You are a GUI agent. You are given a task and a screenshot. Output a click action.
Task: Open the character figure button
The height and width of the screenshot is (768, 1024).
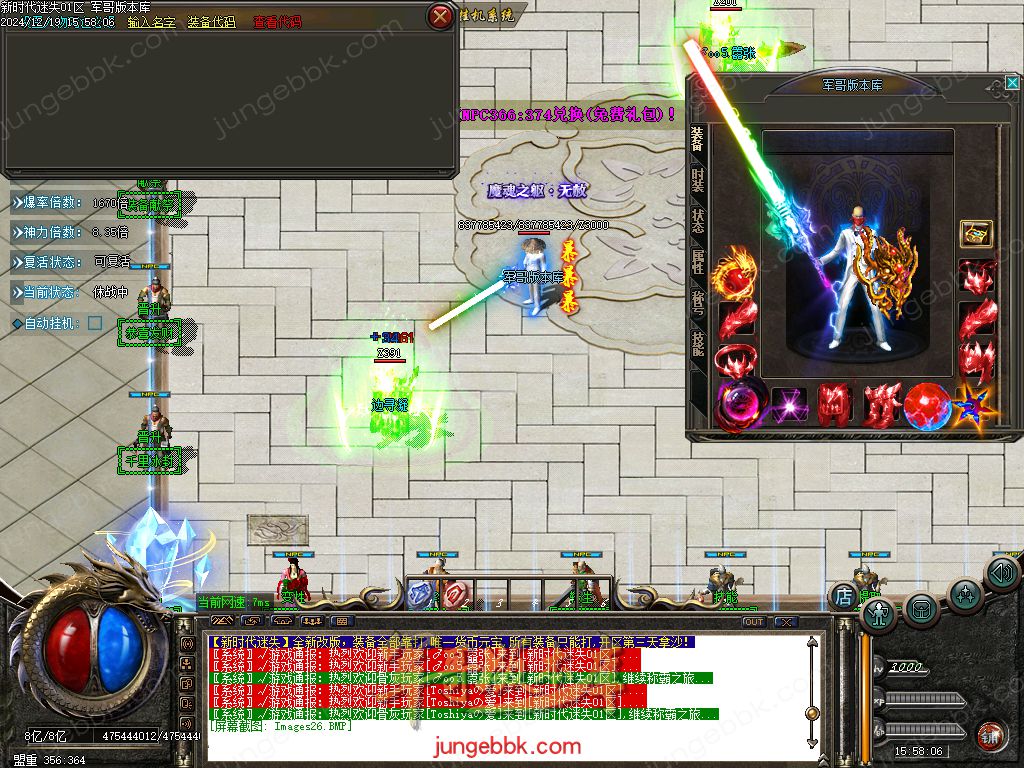pyautogui.click(x=879, y=613)
